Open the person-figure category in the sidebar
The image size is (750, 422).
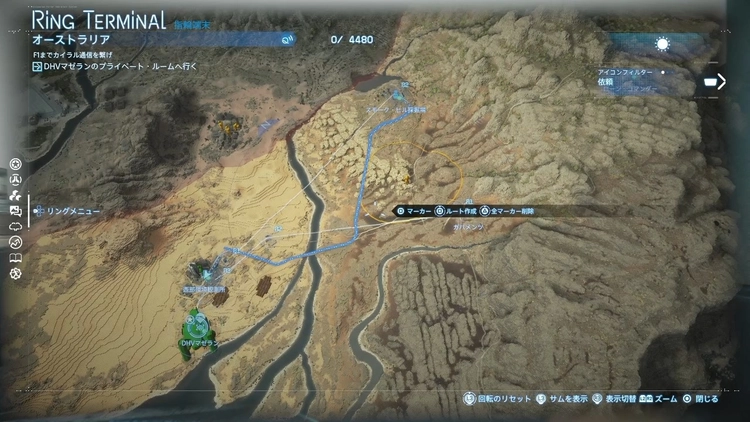pyautogui.click(x=15, y=180)
